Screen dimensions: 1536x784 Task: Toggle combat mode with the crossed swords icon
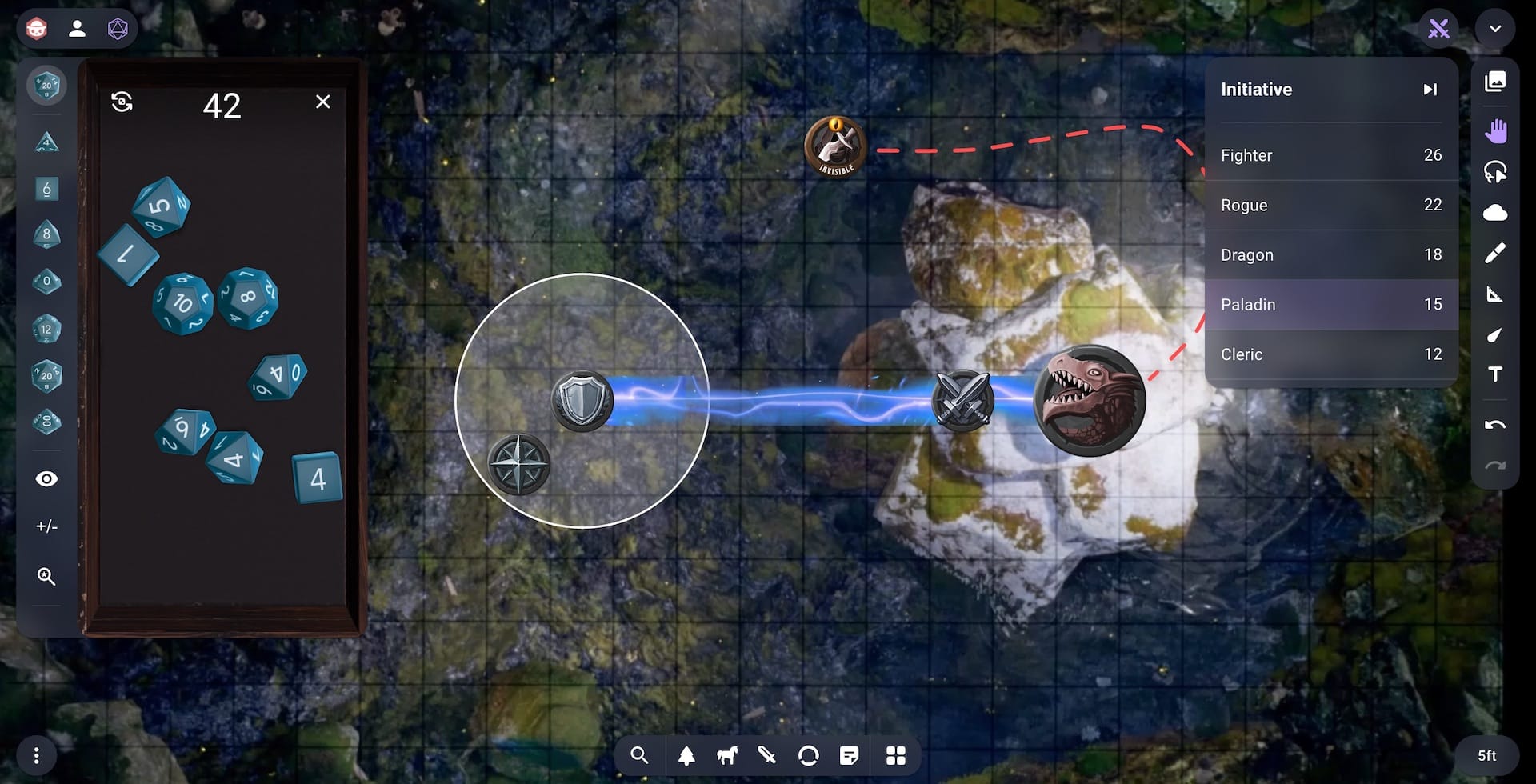pos(1438,29)
